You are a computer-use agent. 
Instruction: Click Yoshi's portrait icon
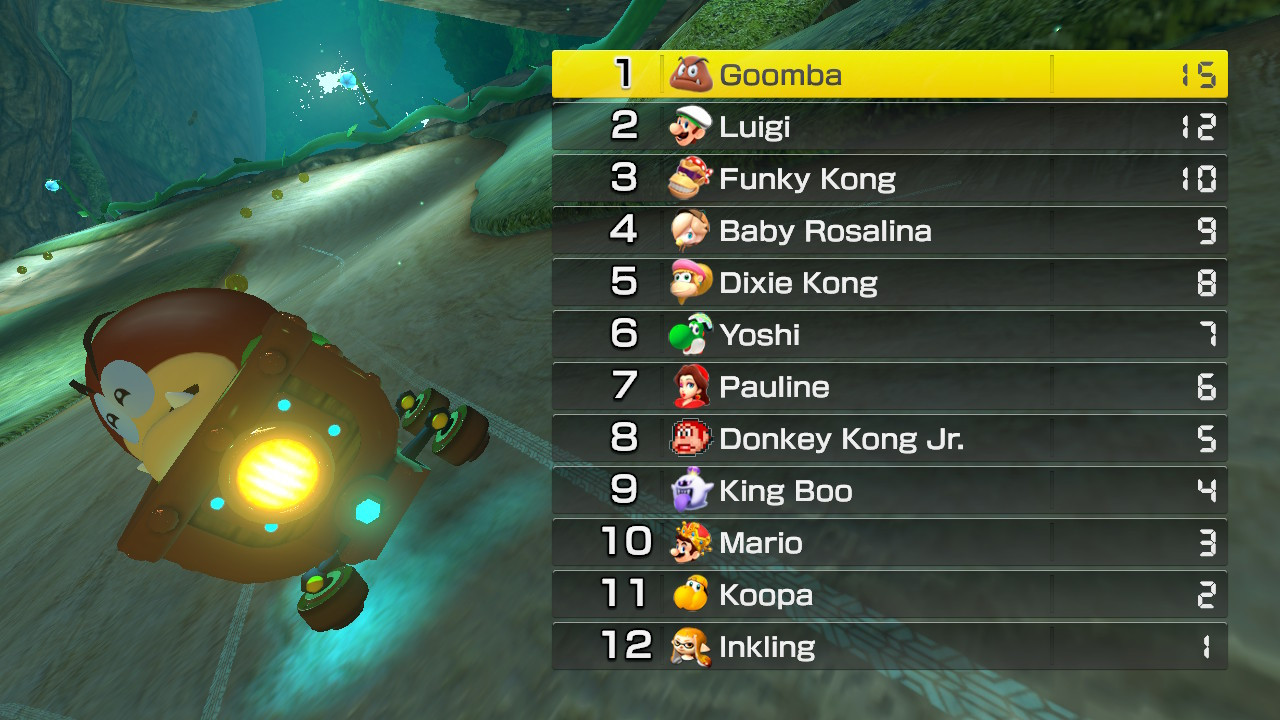tap(687, 334)
